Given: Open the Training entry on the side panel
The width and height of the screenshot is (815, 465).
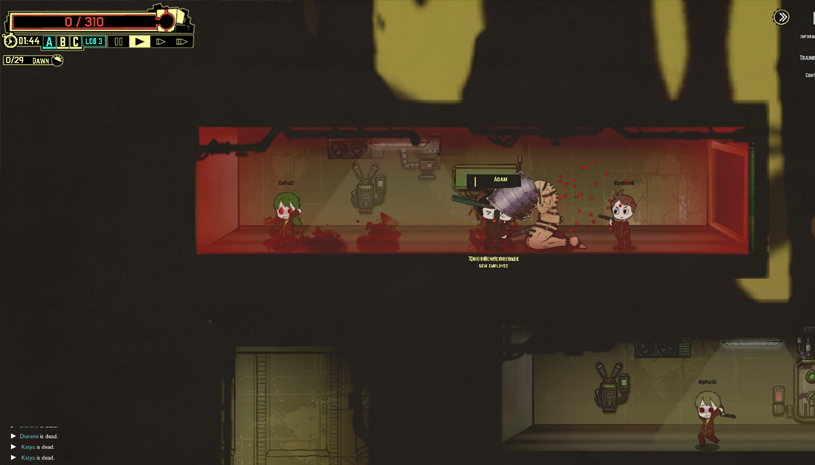Looking at the screenshot, I should pos(807,58).
